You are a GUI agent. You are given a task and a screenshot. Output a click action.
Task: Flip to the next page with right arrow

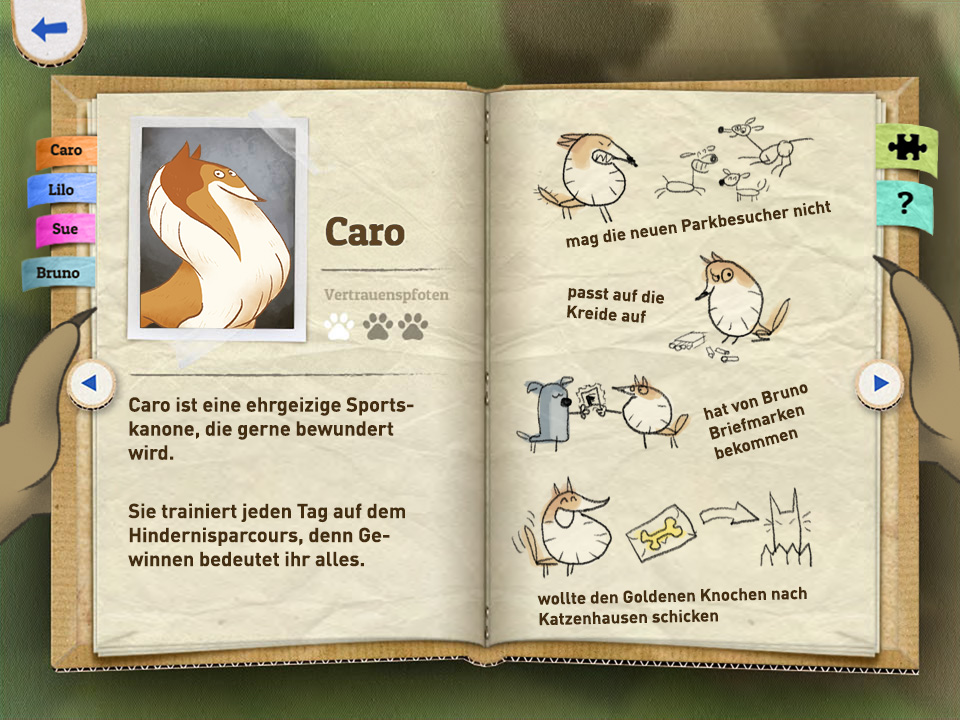[880, 382]
